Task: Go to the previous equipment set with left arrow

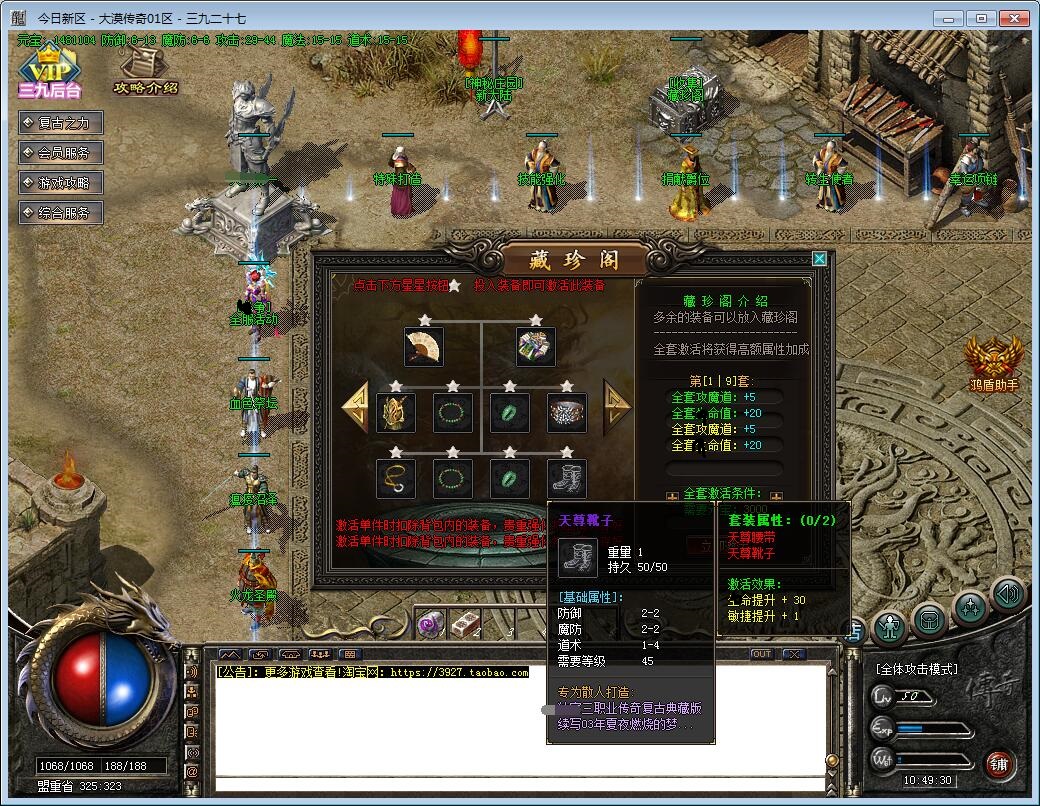Action: pyautogui.click(x=355, y=405)
